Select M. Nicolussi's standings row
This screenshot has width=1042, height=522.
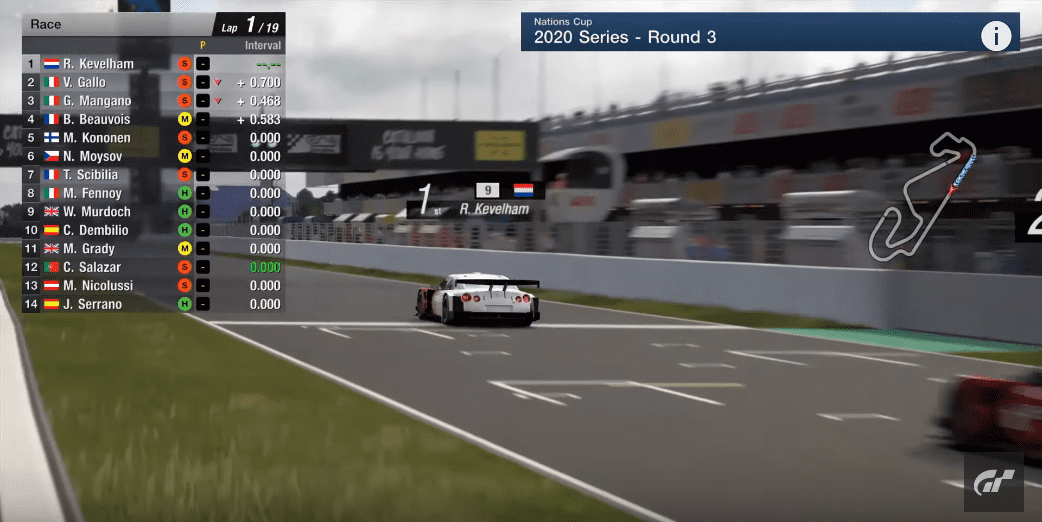[x=97, y=286]
